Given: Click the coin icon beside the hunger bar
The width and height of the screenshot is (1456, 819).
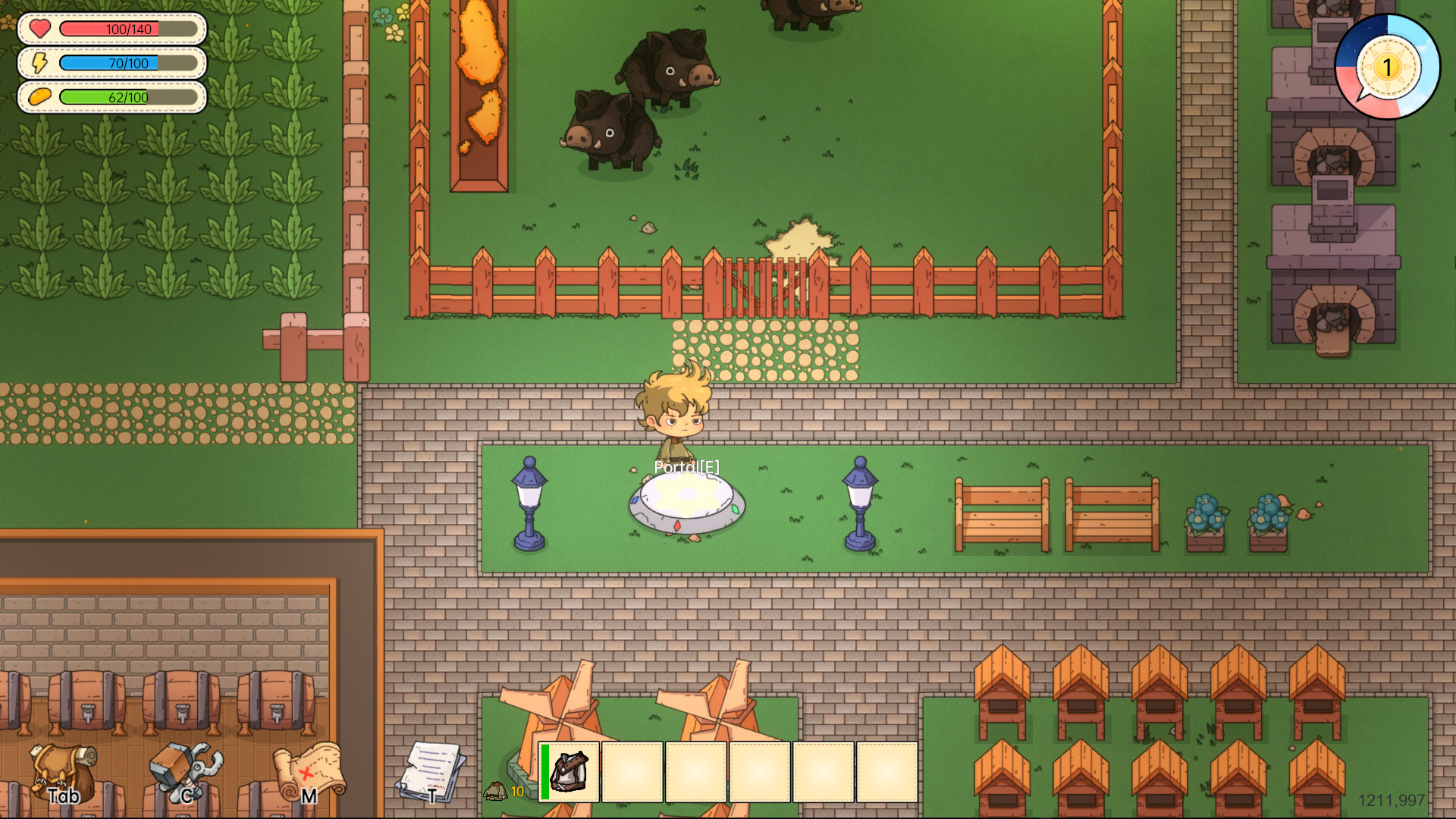Looking at the screenshot, I should tap(39, 98).
